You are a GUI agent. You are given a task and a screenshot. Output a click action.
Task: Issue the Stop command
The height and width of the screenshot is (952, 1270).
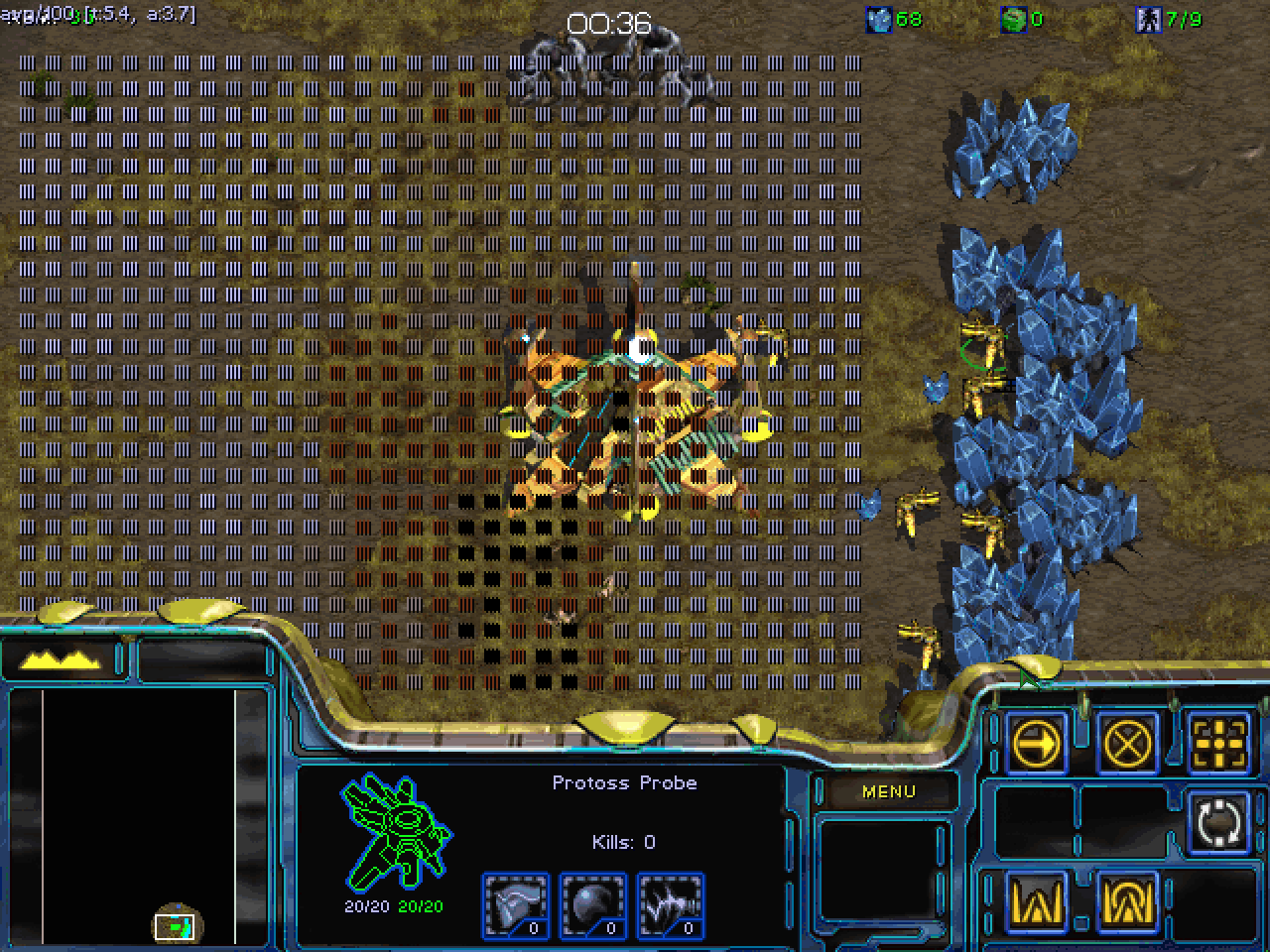pyautogui.click(x=1128, y=742)
